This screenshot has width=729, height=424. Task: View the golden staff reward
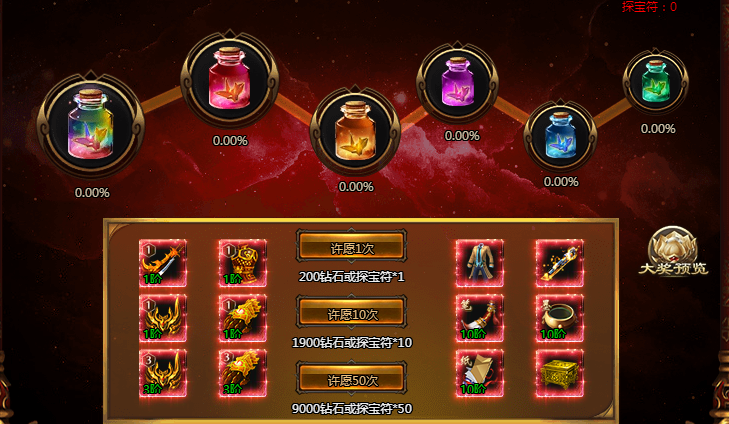559,264
